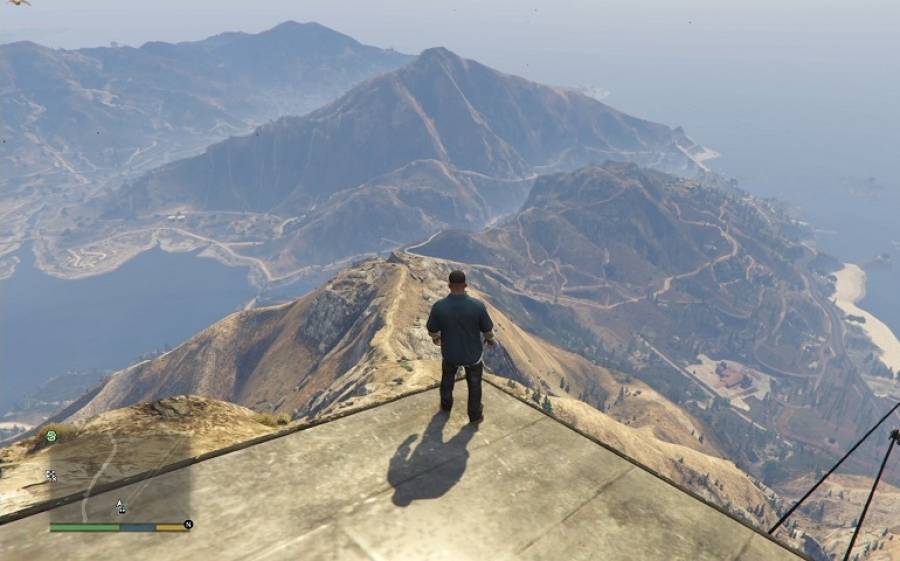Click the North compass marker
Screen dimensions: 900x561
point(188,524)
